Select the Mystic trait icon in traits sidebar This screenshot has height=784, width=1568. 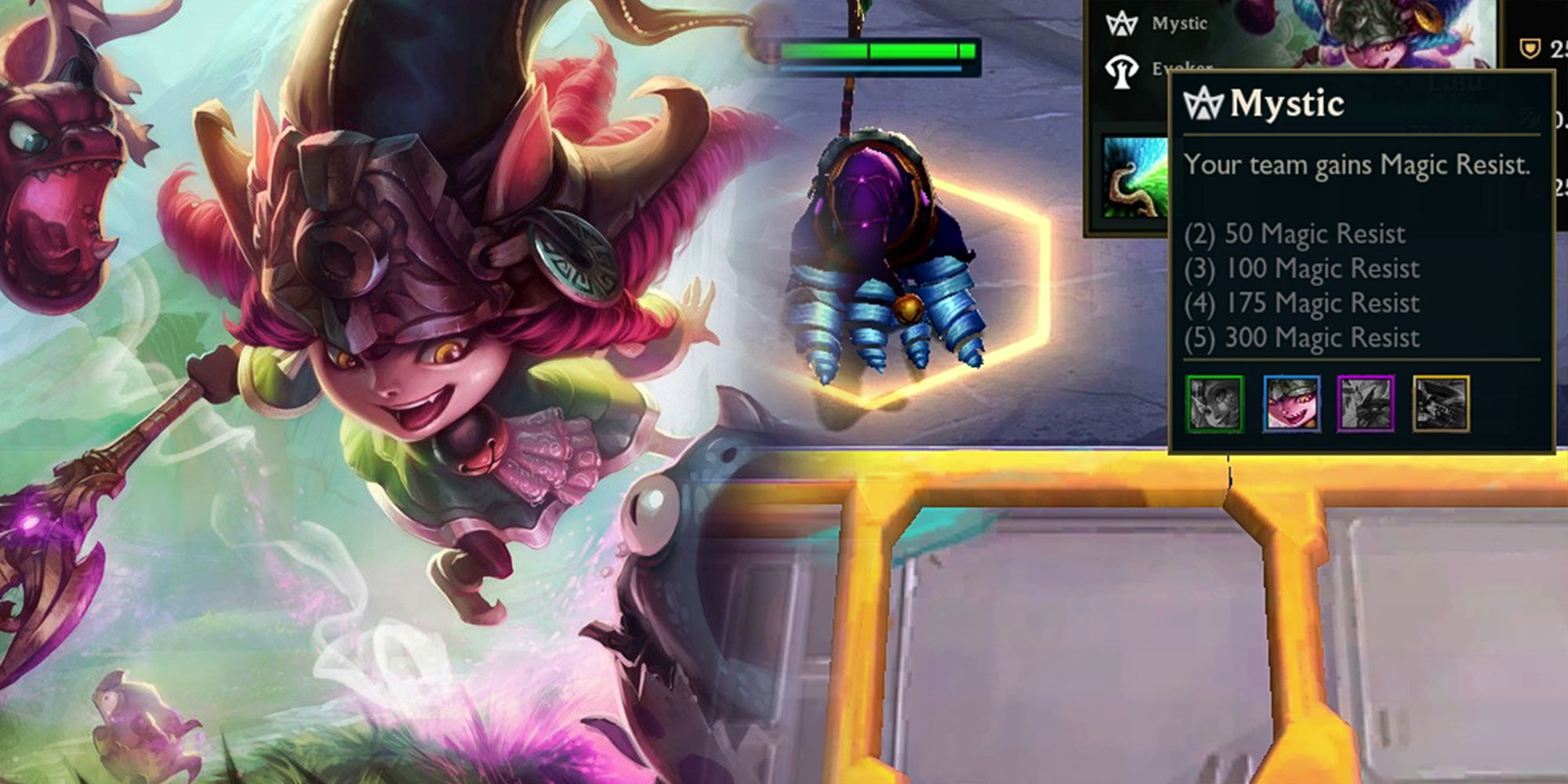(1121, 25)
